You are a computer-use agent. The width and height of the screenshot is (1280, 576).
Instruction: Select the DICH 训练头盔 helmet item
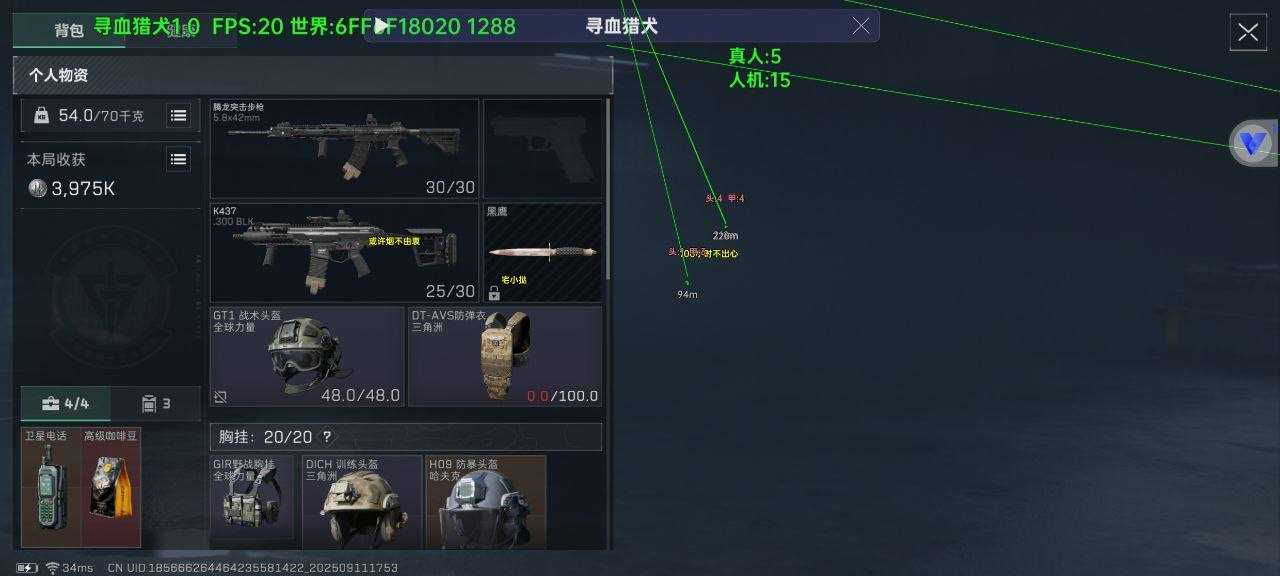[x=362, y=501]
